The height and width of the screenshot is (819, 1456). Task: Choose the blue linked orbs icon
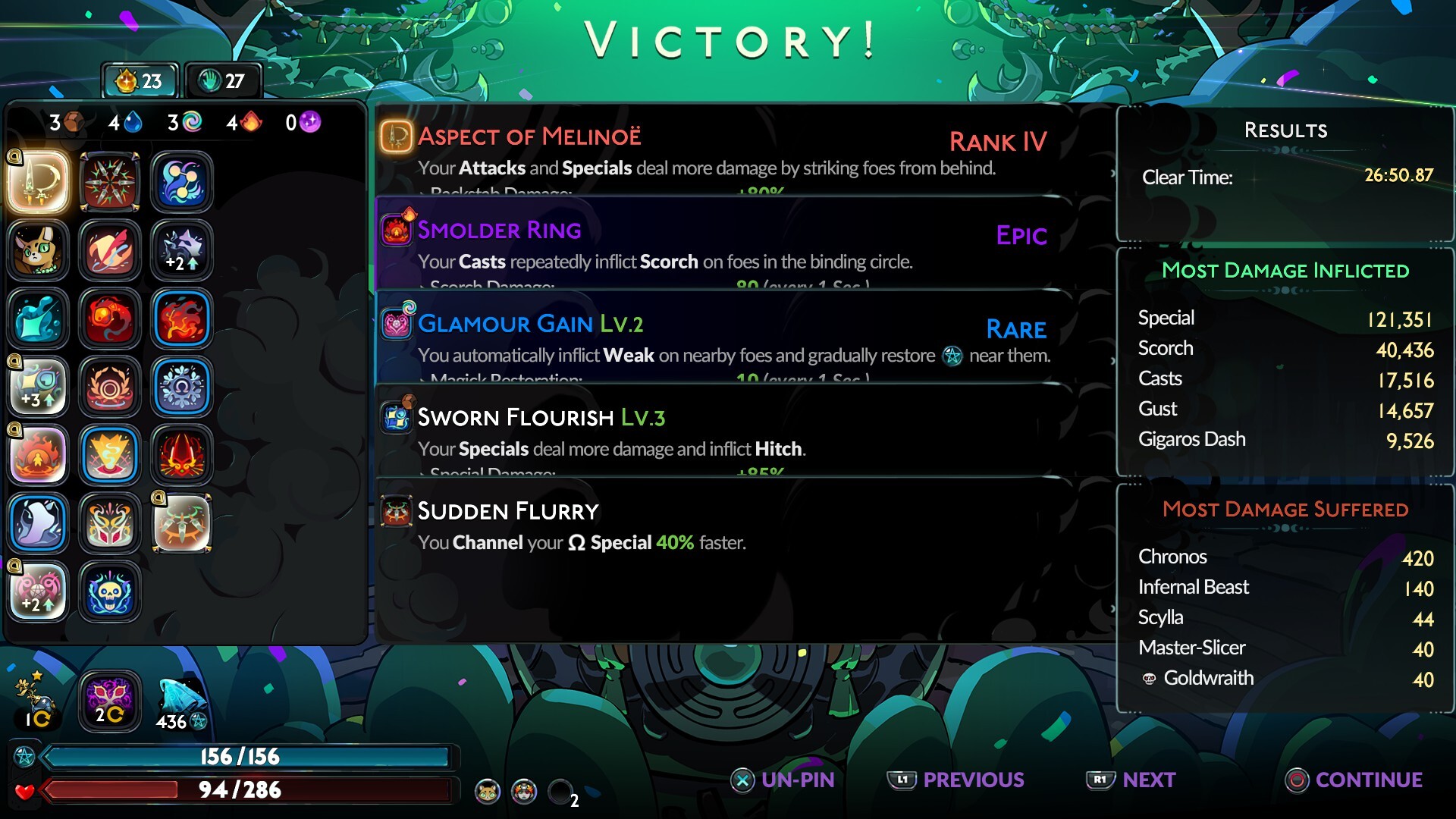pyautogui.click(x=182, y=182)
